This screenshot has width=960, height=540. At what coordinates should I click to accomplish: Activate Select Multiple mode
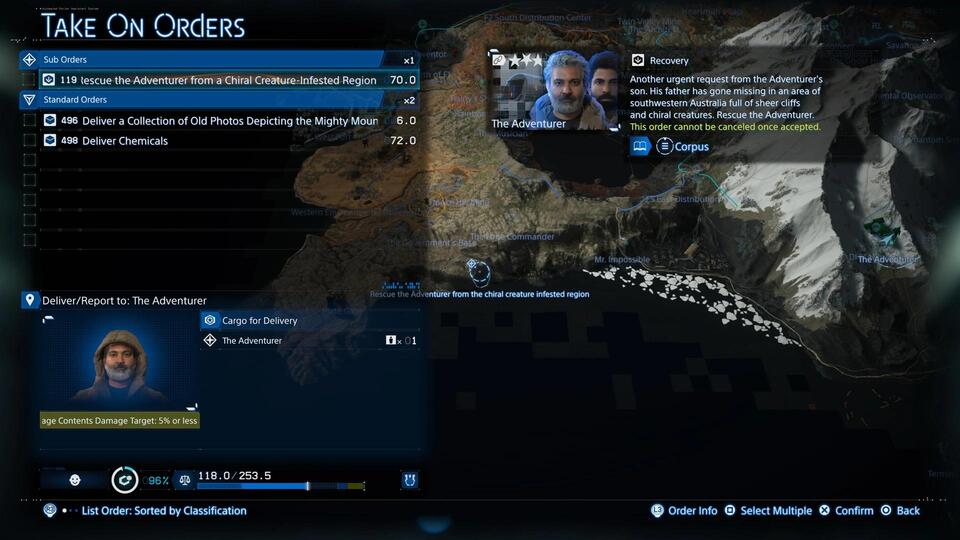click(767, 511)
